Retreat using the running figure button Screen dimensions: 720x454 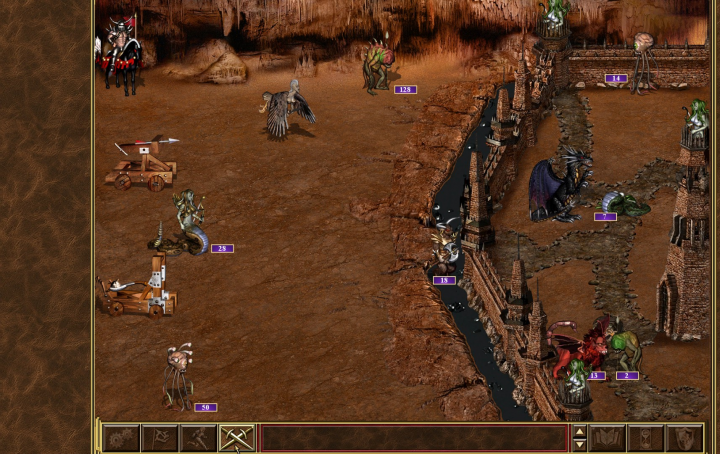199,438
